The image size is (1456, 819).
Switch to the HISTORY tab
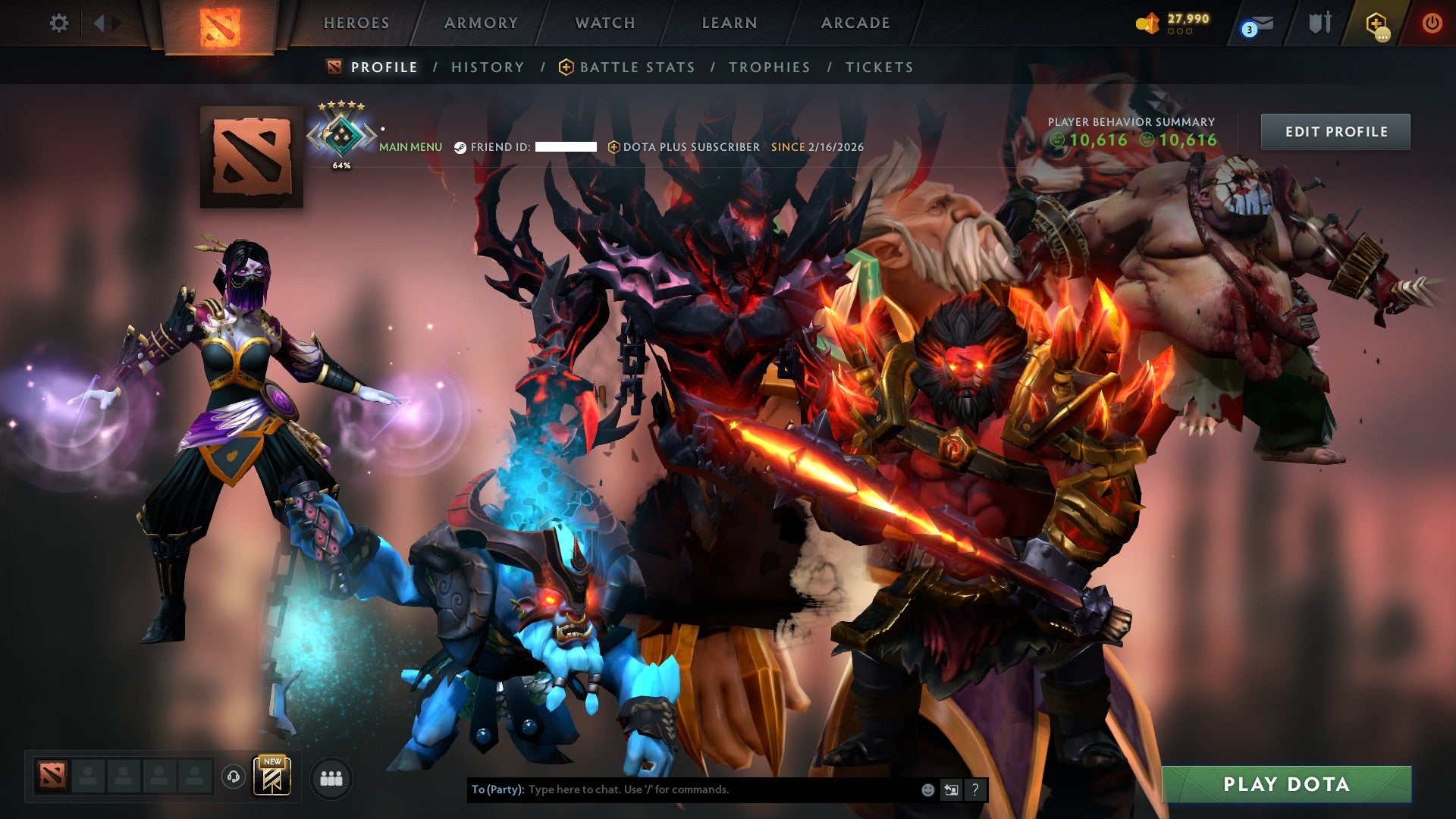point(487,67)
